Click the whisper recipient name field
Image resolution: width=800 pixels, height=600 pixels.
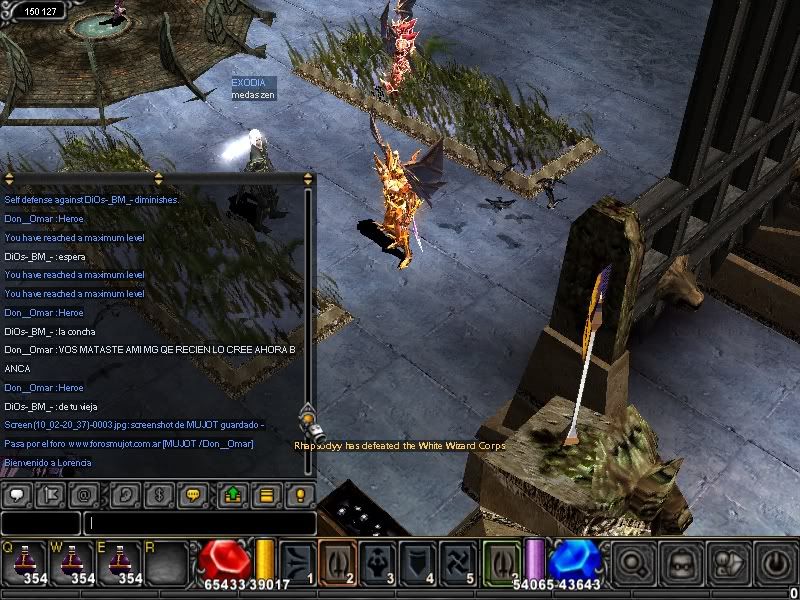pos(40,522)
